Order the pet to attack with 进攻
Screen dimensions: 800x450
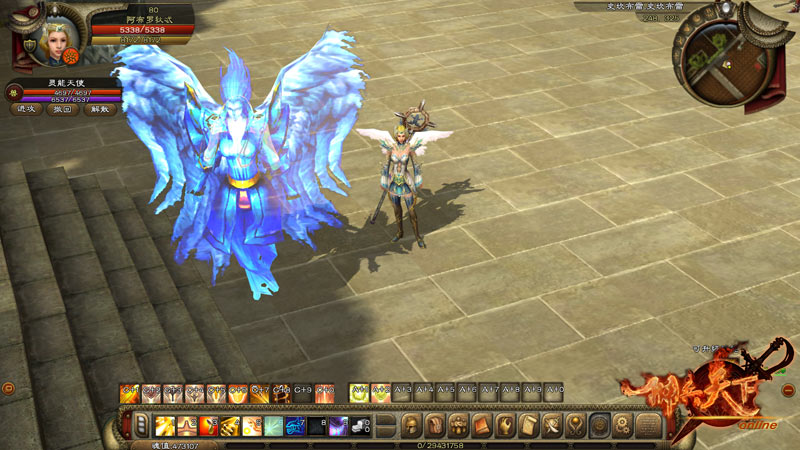[x=25, y=109]
